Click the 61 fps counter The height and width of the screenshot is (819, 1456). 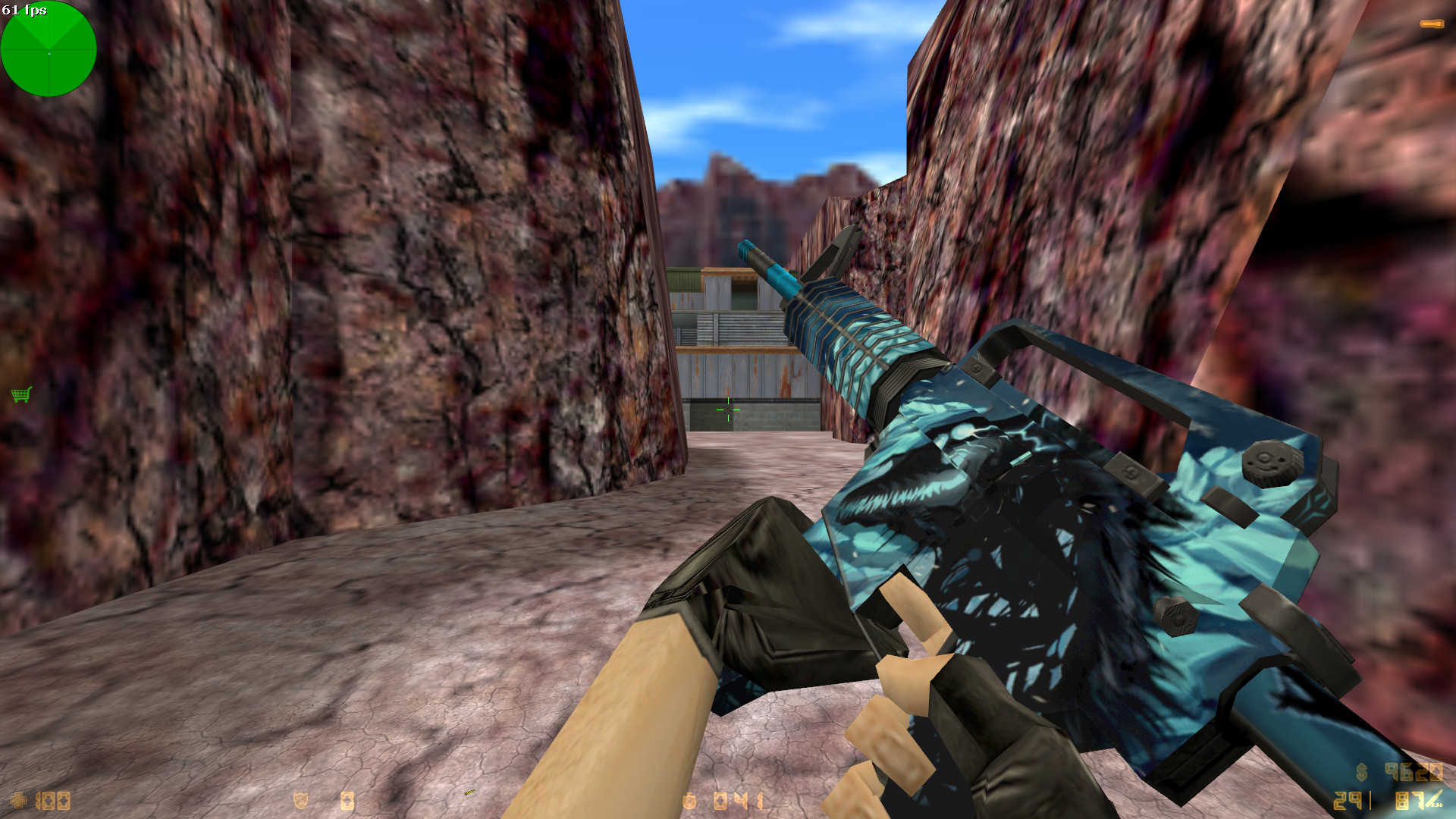pos(27,11)
